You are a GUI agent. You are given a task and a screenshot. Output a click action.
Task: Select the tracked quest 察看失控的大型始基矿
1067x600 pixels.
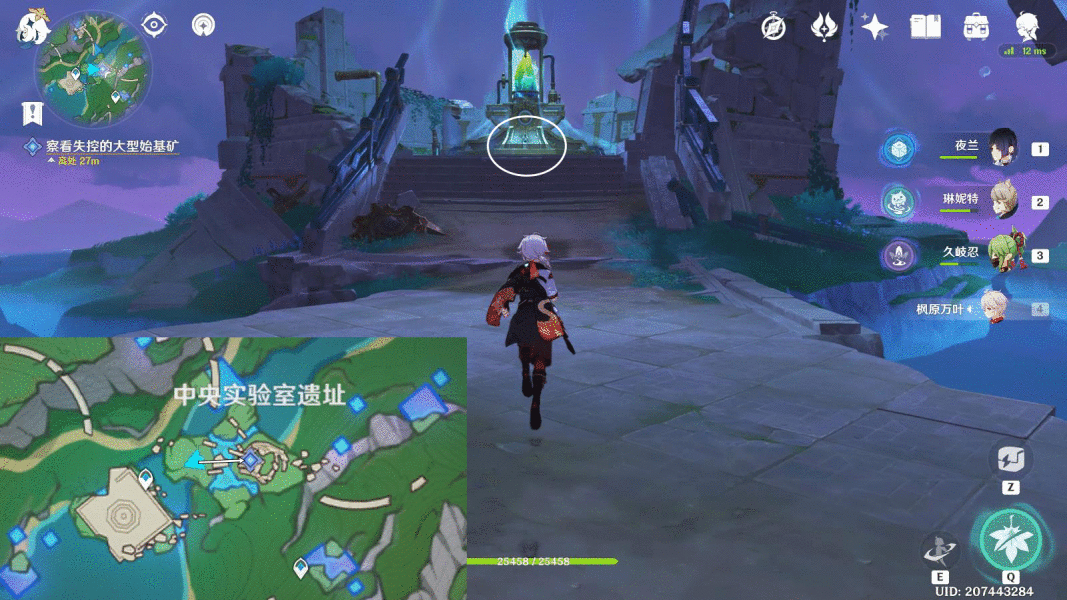click(112, 146)
